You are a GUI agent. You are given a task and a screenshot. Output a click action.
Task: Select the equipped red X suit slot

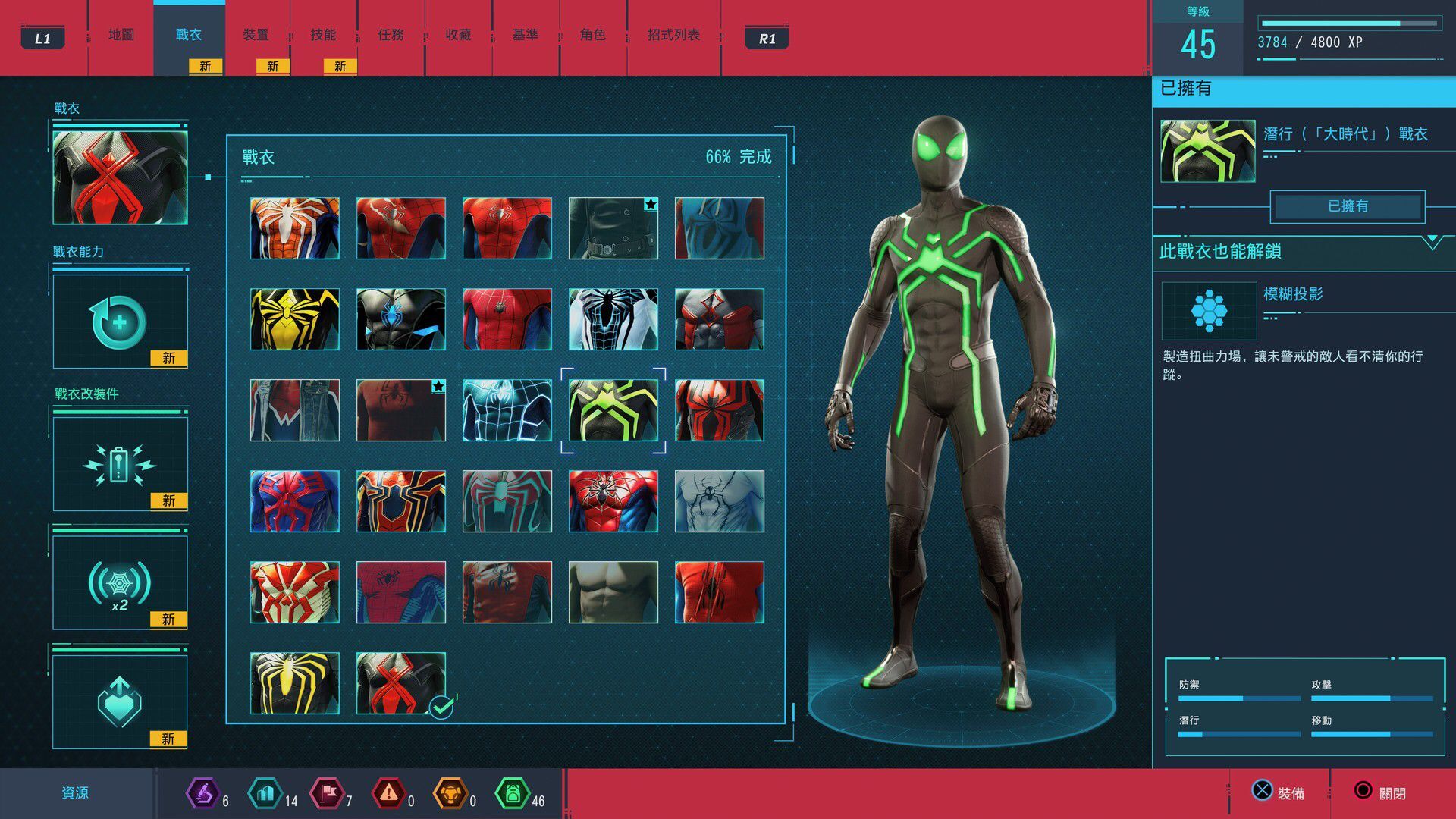[x=120, y=177]
